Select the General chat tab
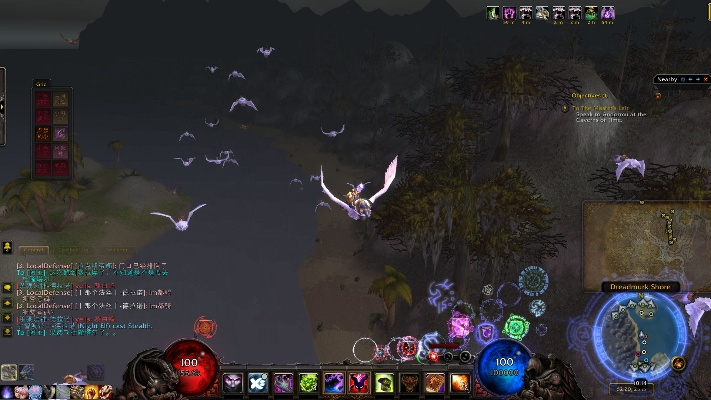 click(x=33, y=250)
